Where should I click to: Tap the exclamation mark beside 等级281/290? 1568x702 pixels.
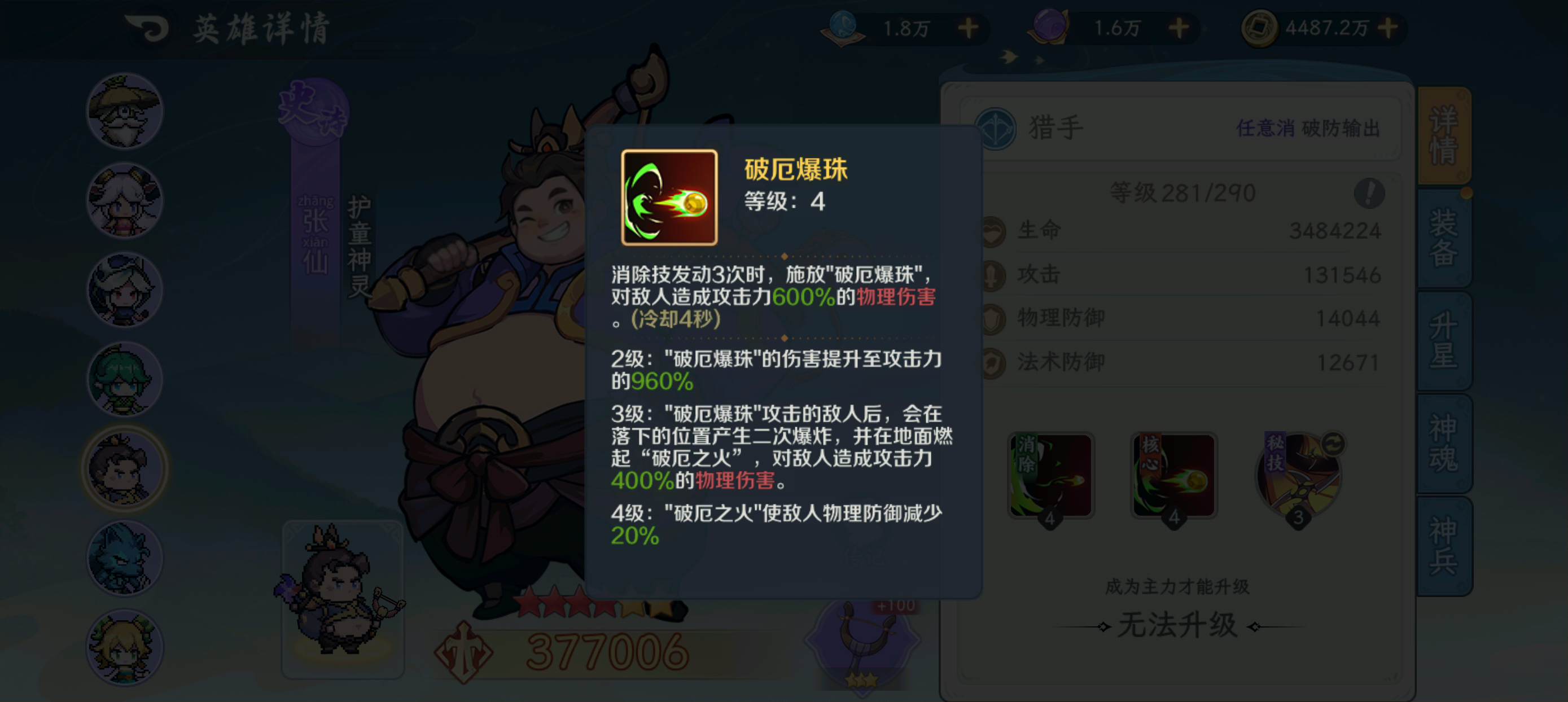point(1369,195)
